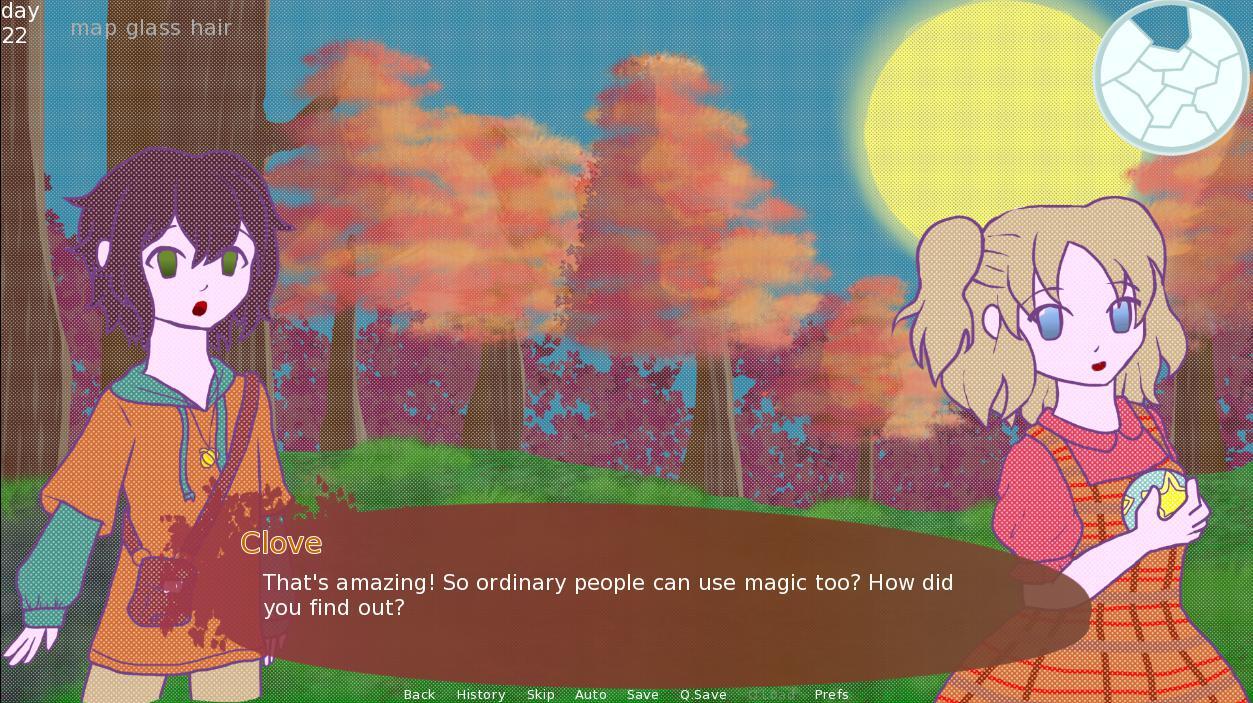The width and height of the screenshot is (1253, 703).
Task: Open the map option at top
Action: (x=94, y=28)
